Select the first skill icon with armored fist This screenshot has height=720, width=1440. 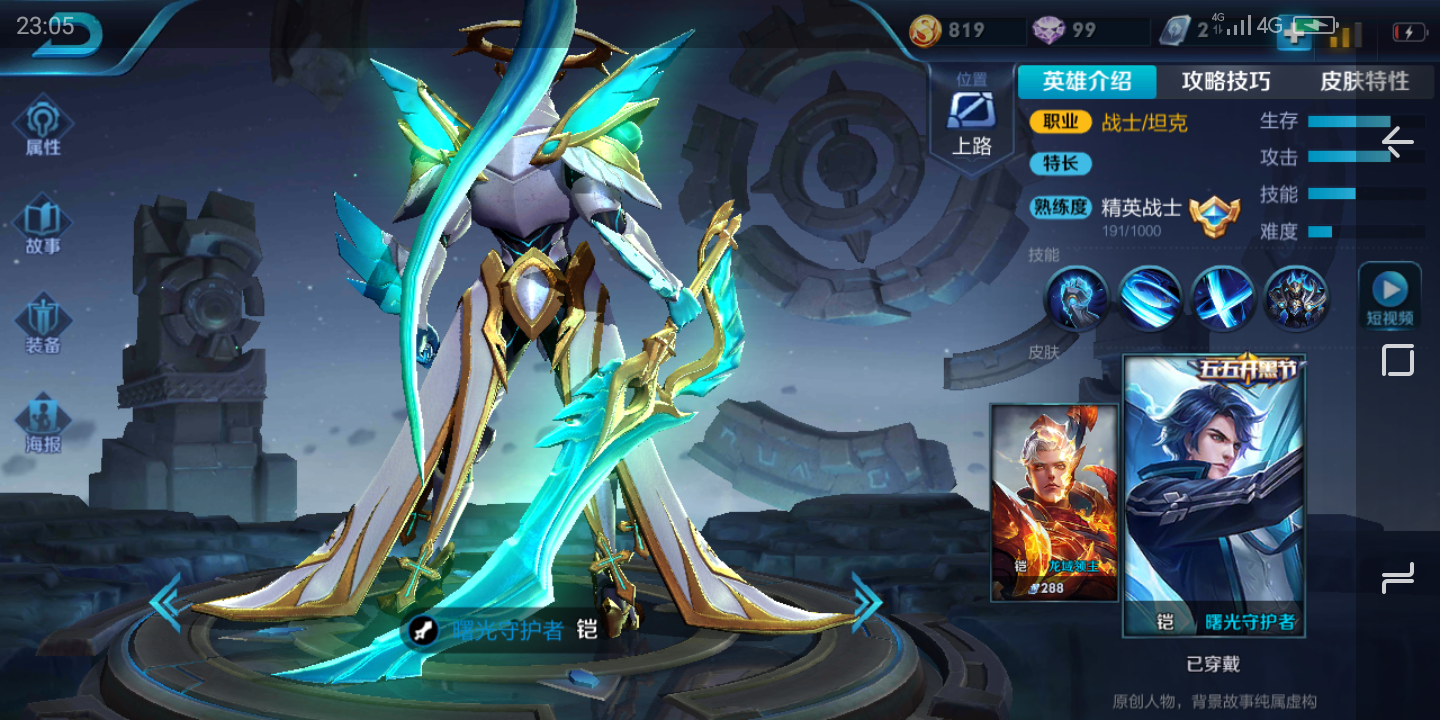pyautogui.click(x=1077, y=298)
